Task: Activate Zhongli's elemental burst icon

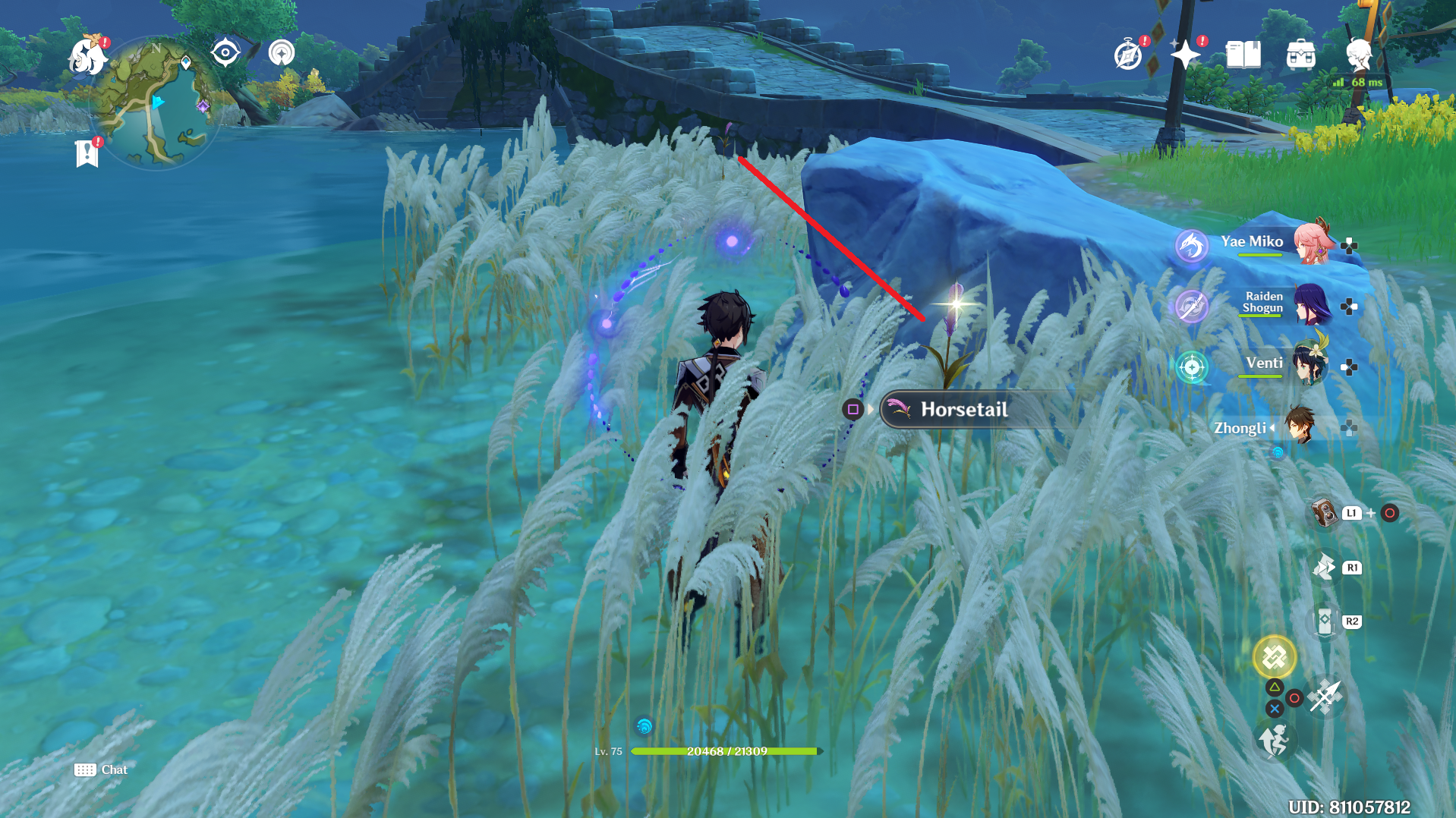Action: (1274, 657)
